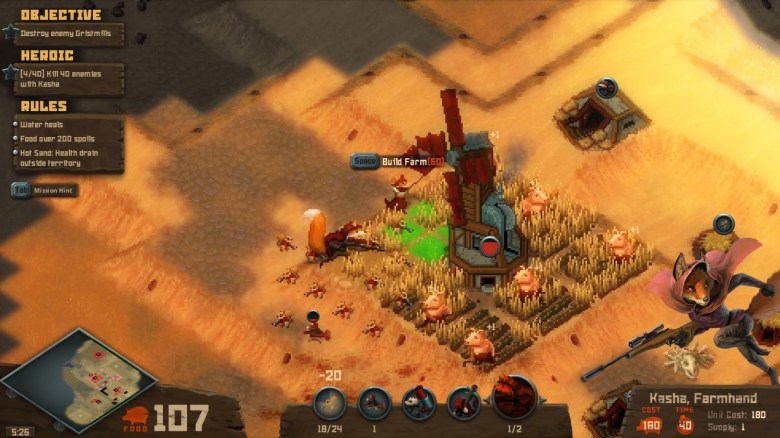Open the Mission Hint
Viewport: 780px width, 438px height.
(45, 189)
